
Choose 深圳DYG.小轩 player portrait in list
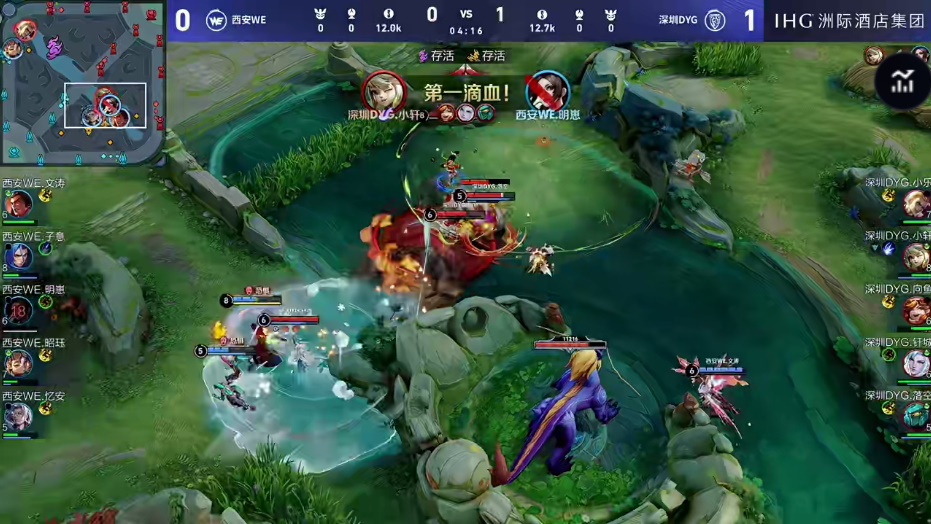(915, 257)
